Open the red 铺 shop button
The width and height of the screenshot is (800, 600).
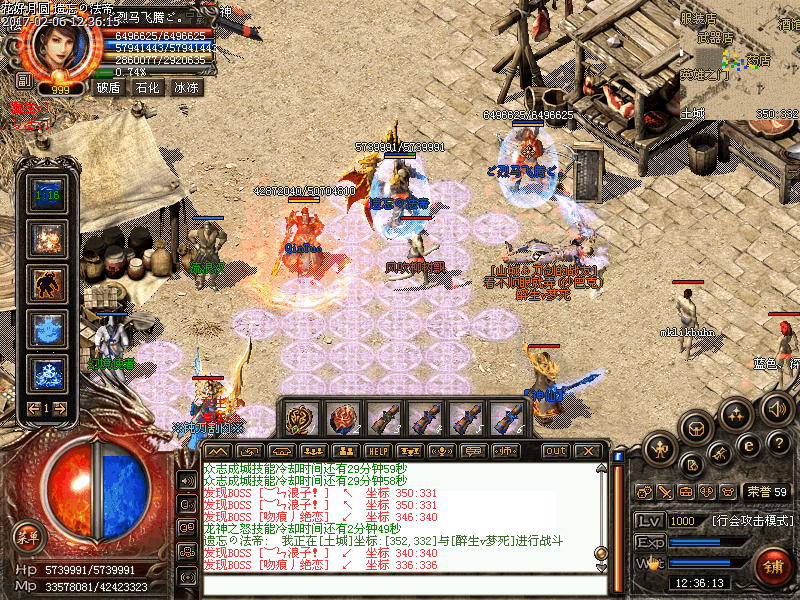773,565
